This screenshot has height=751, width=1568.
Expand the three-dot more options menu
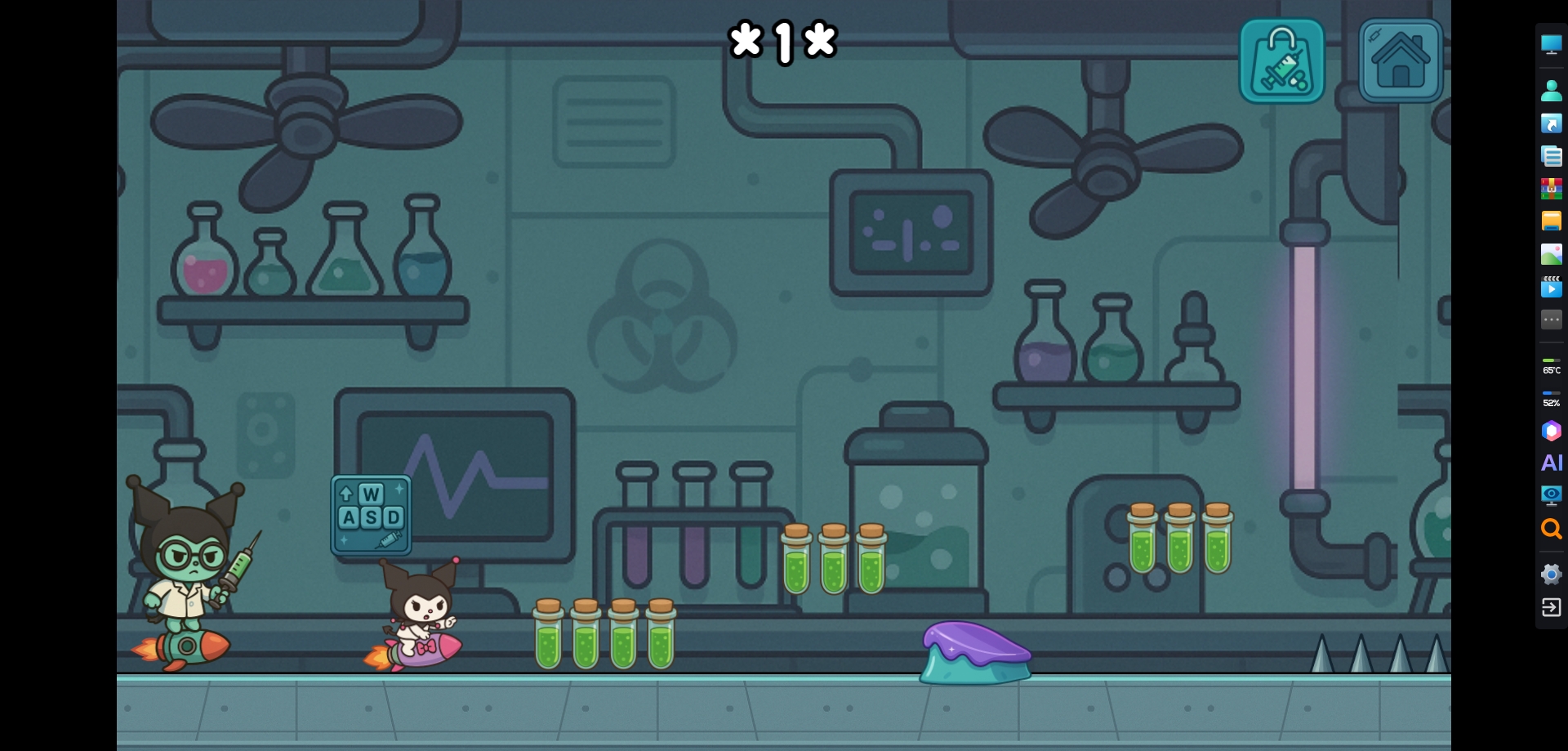click(x=1551, y=320)
